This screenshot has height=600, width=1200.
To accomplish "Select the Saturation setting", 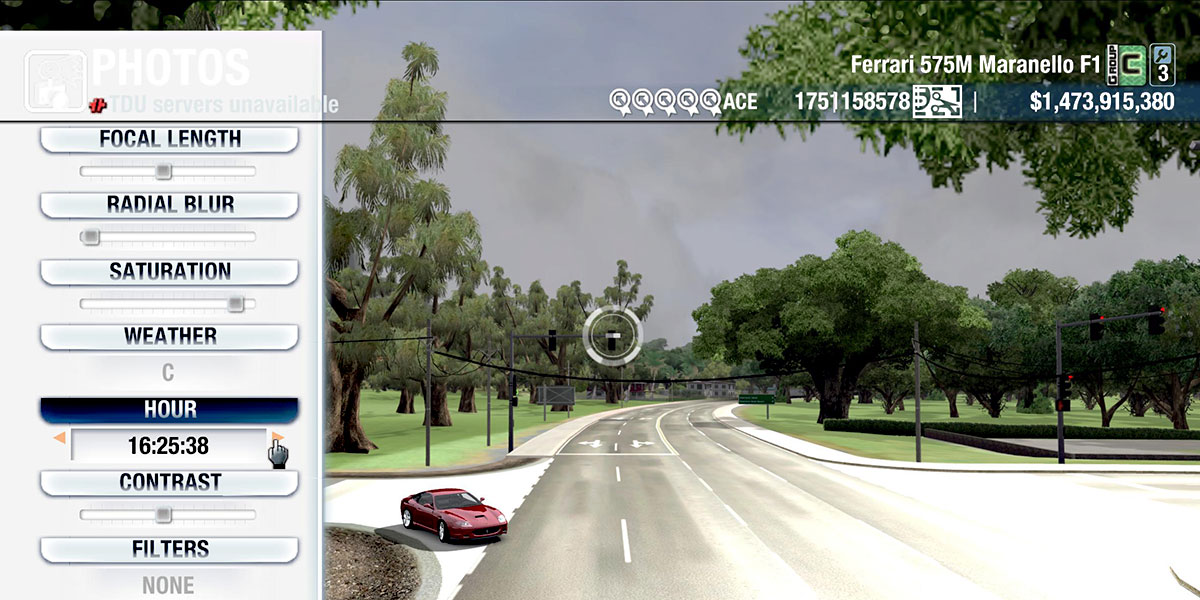I will 169,272.
